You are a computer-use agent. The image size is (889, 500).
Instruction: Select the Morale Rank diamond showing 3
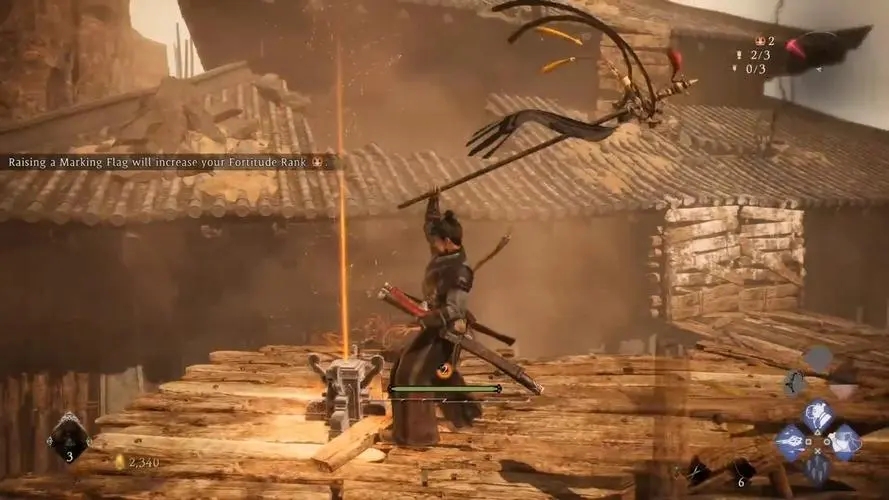pyautogui.click(x=69, y=438)
